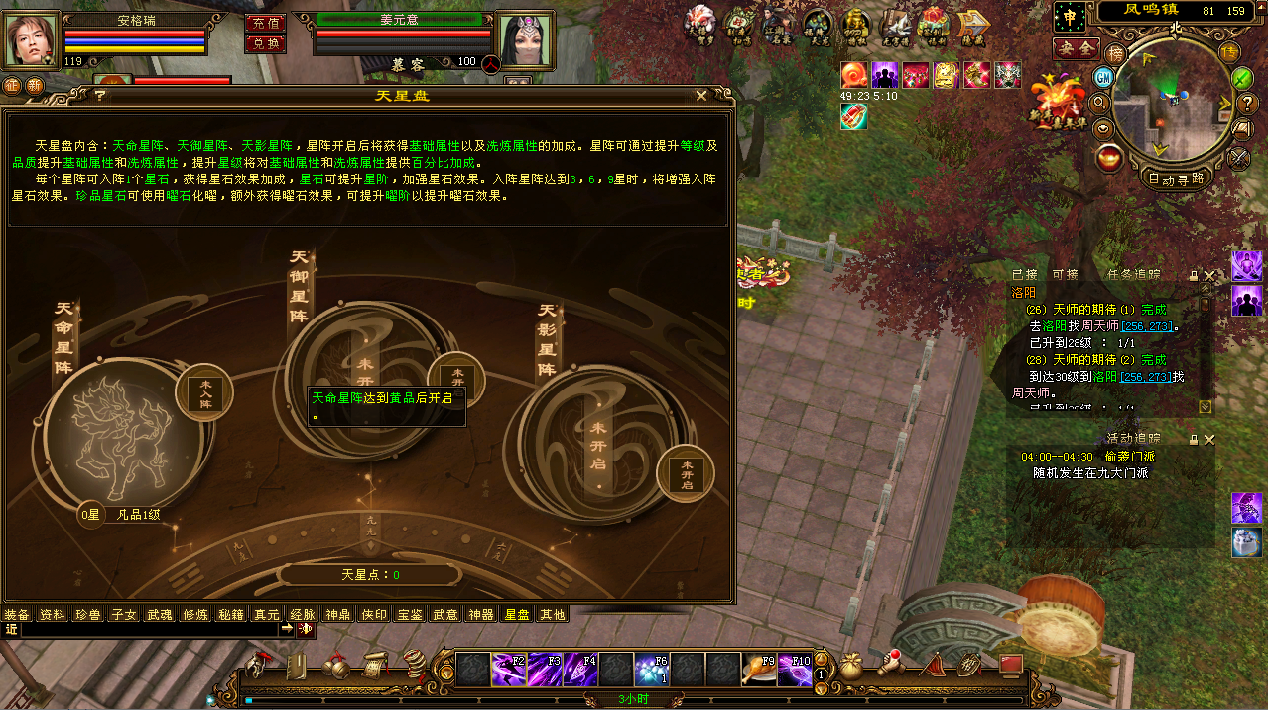Viewport: 1268px width, 710px height.
Task: Open the 珍兽 tab
Action: click(x=88, y=614)
